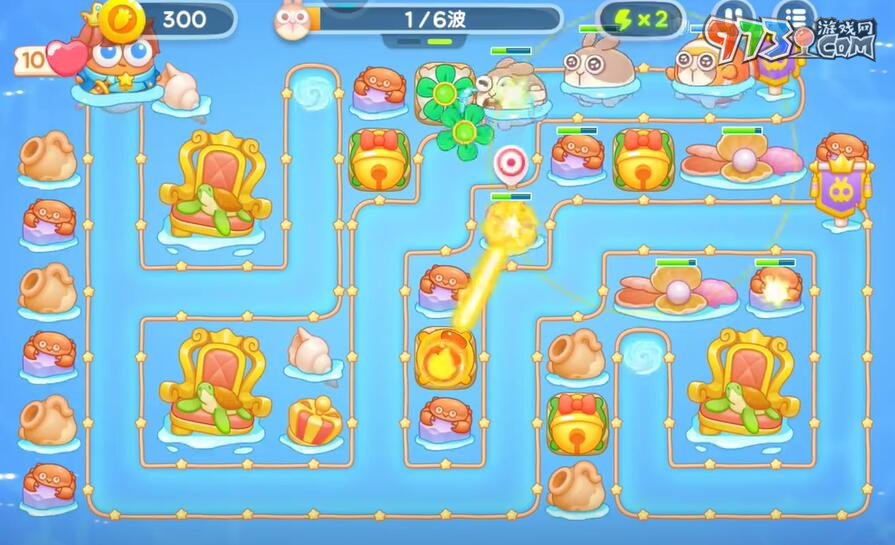This screenshot has width=895, height=545.
Task: Select the glowing yellow star tower
Action: point(510,226)
